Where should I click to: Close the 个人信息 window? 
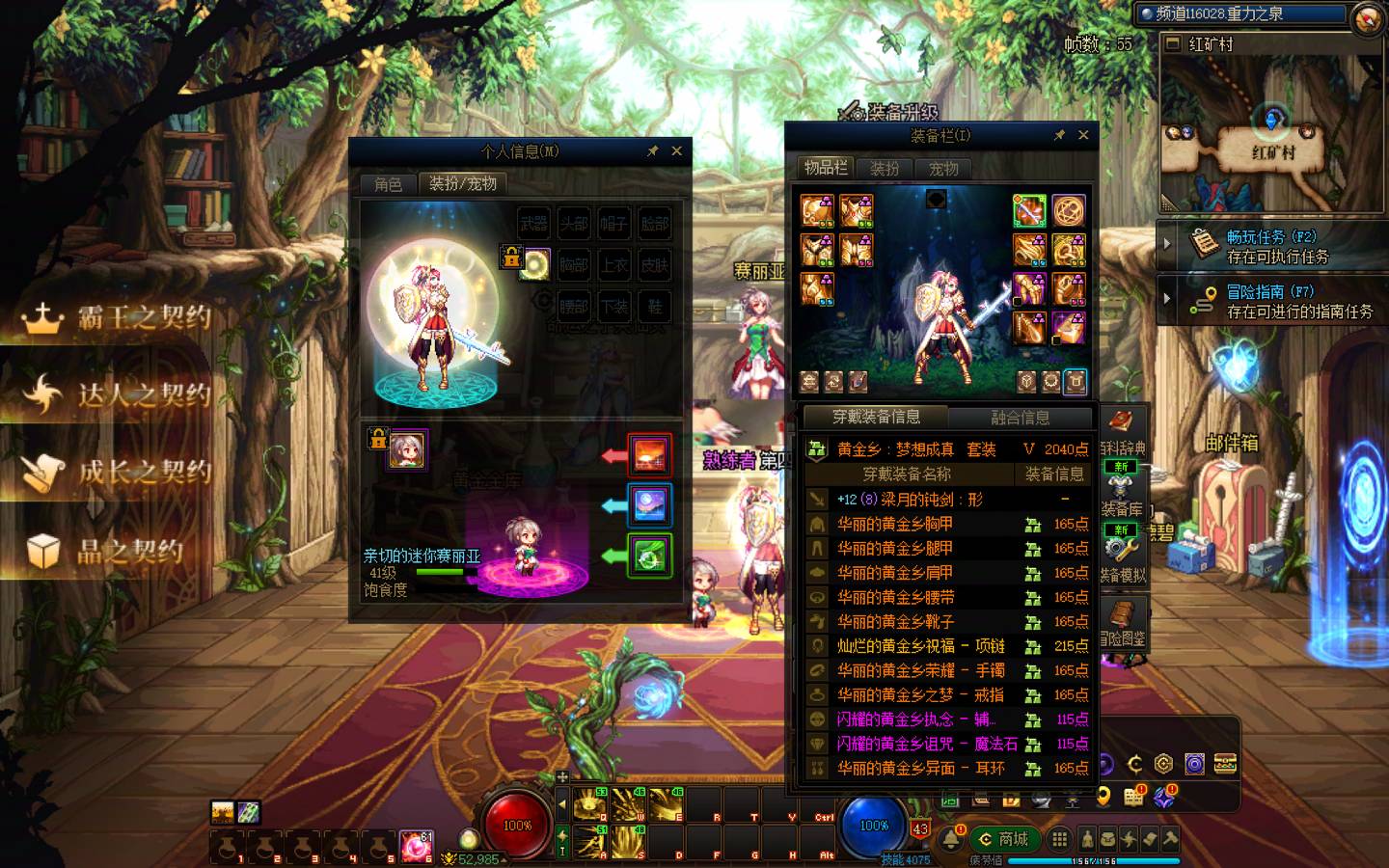pyautogui.click(x=677, y=151)
